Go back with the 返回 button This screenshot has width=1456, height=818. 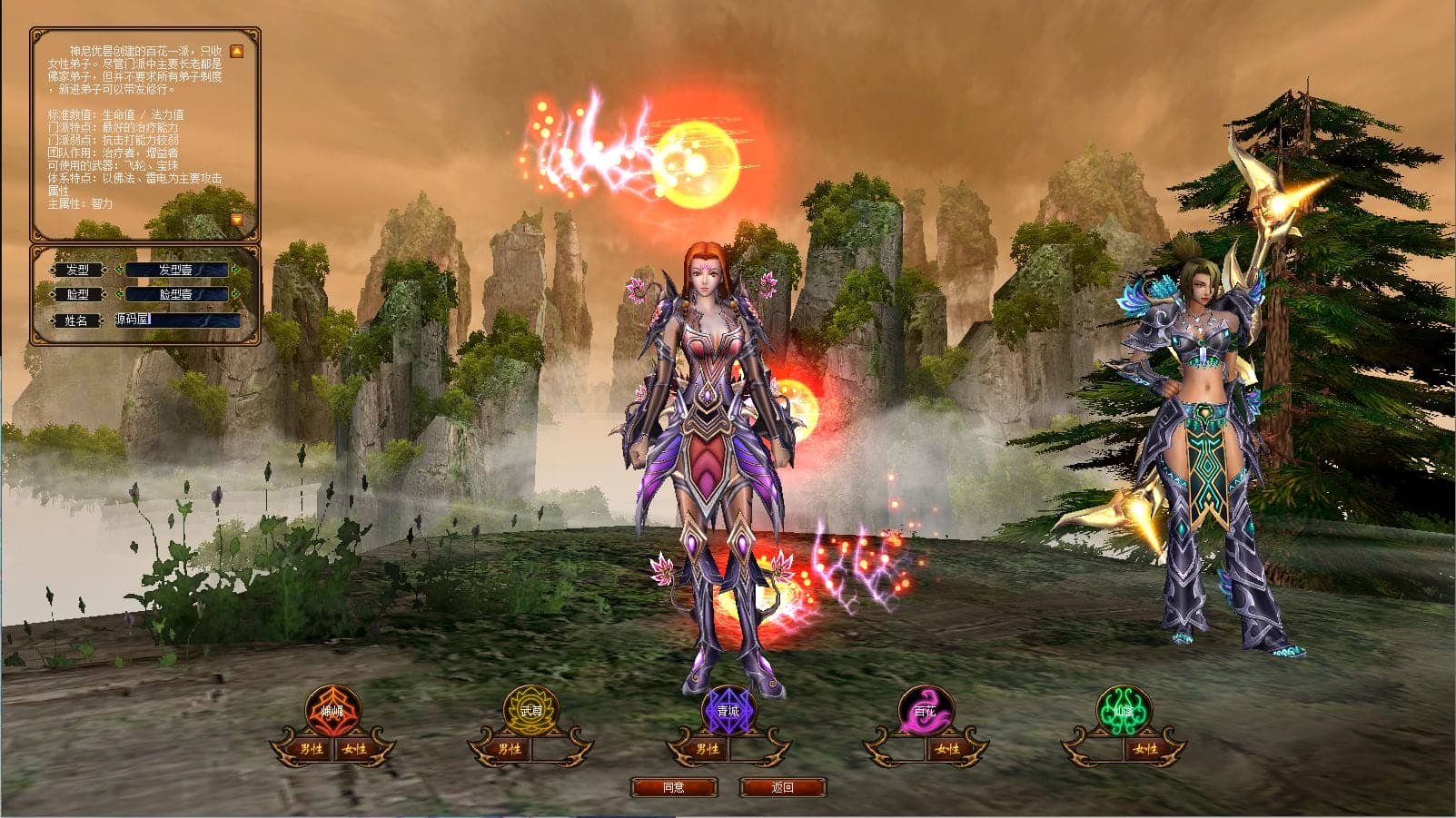click(782, 787)
